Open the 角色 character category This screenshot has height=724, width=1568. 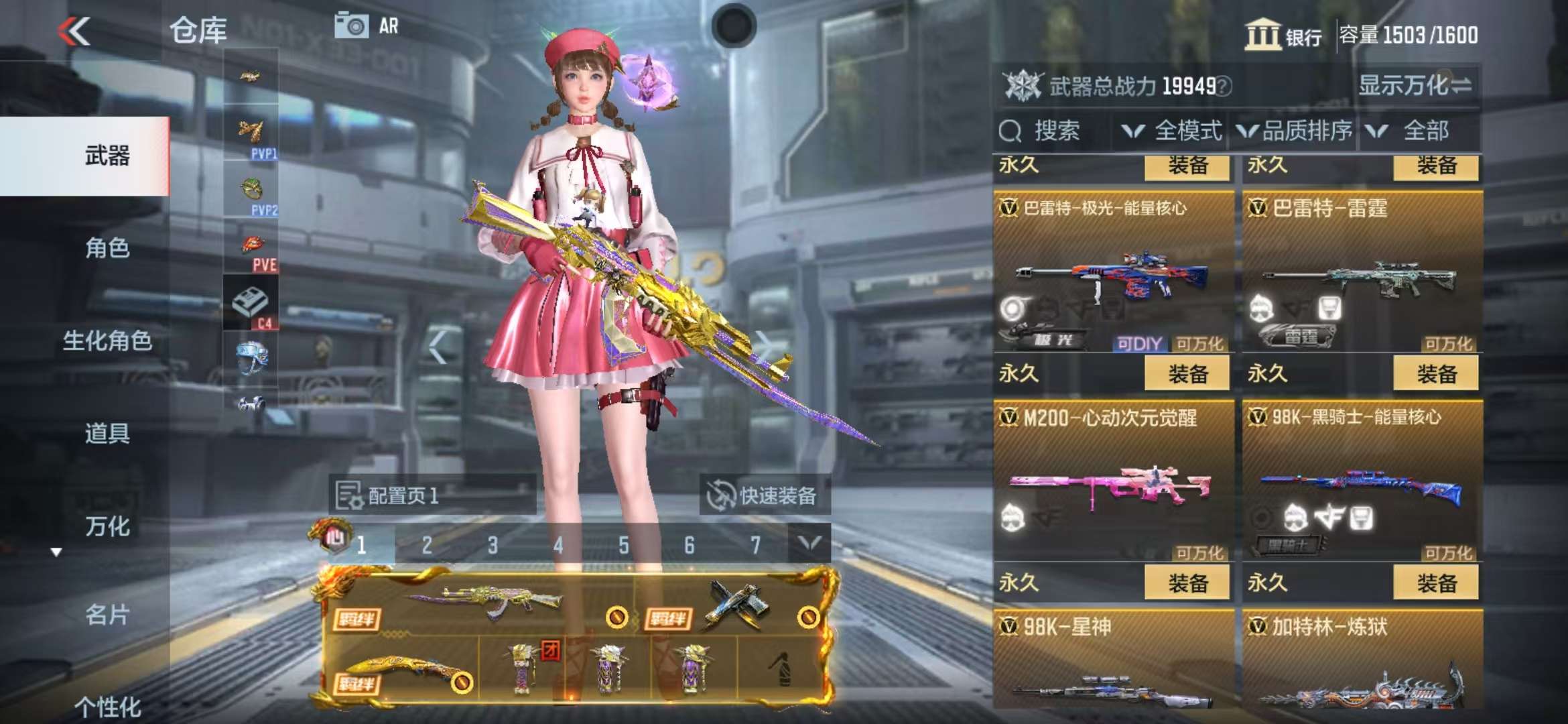pyautogui.click(x=107, y=249)
